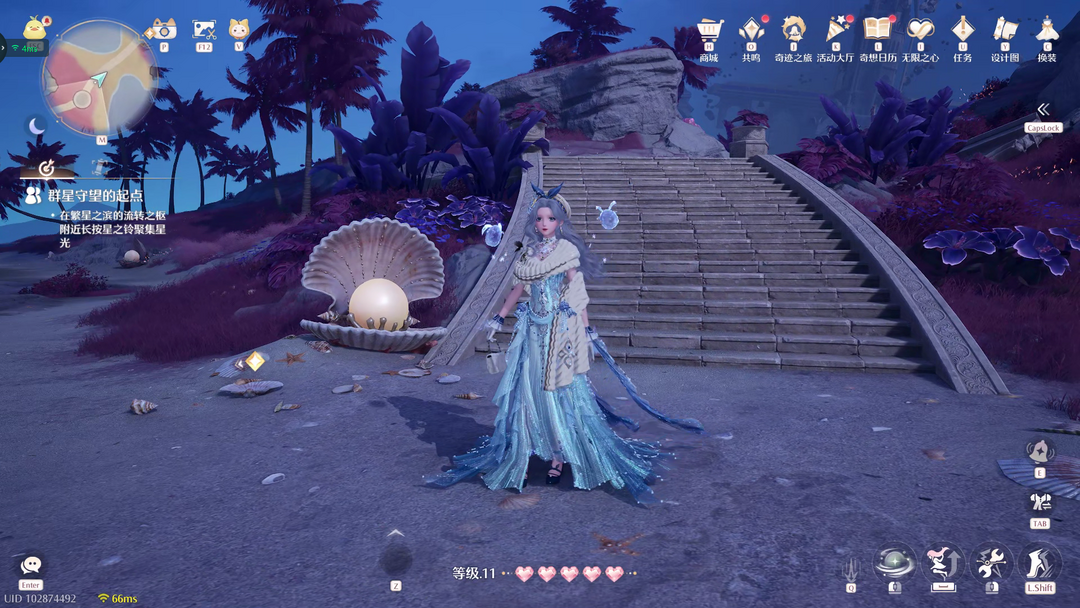Open the 共鸣 resonance menu
The height and width of the screenshot is (608, 1080).
751,29
